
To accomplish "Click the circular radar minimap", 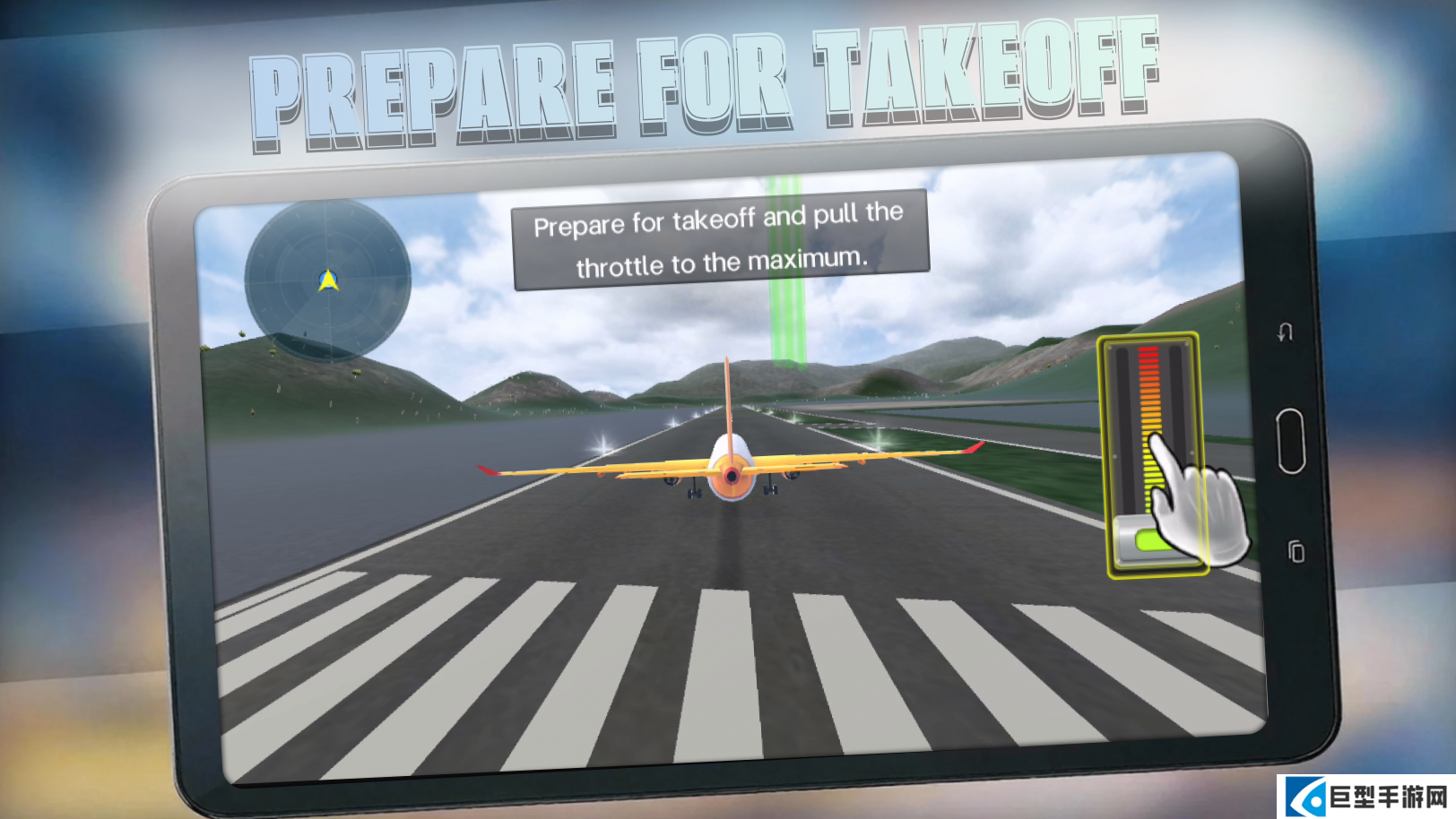I will pyautogui.click(x=327, y=280).
